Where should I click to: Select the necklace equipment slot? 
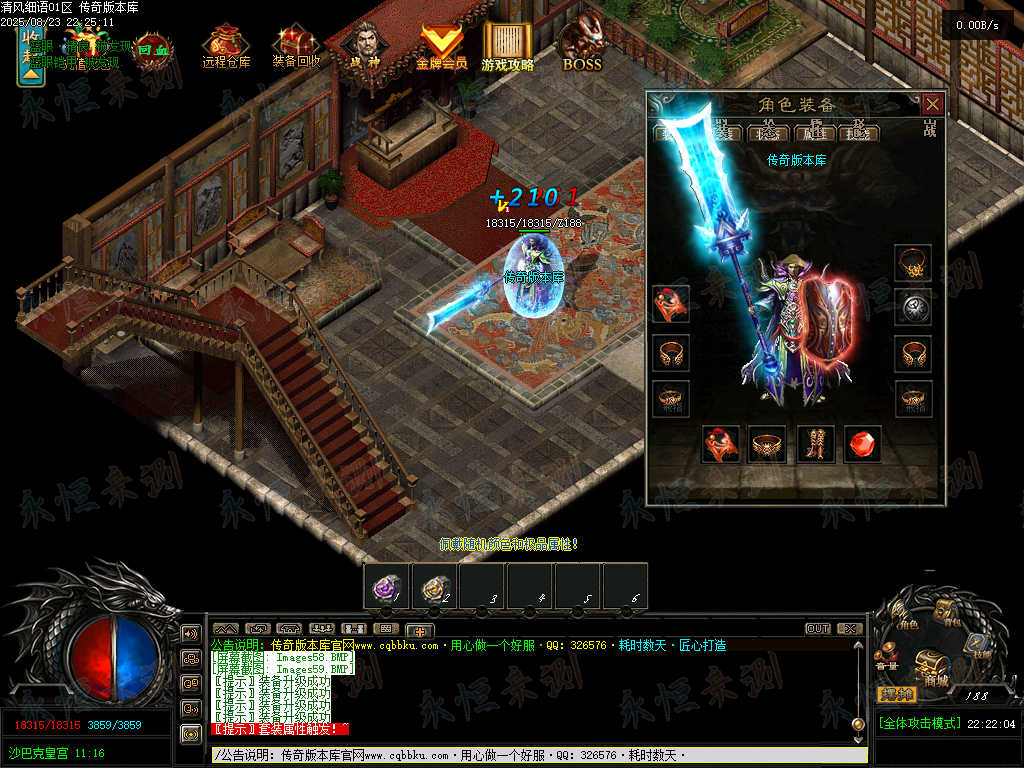912,263
